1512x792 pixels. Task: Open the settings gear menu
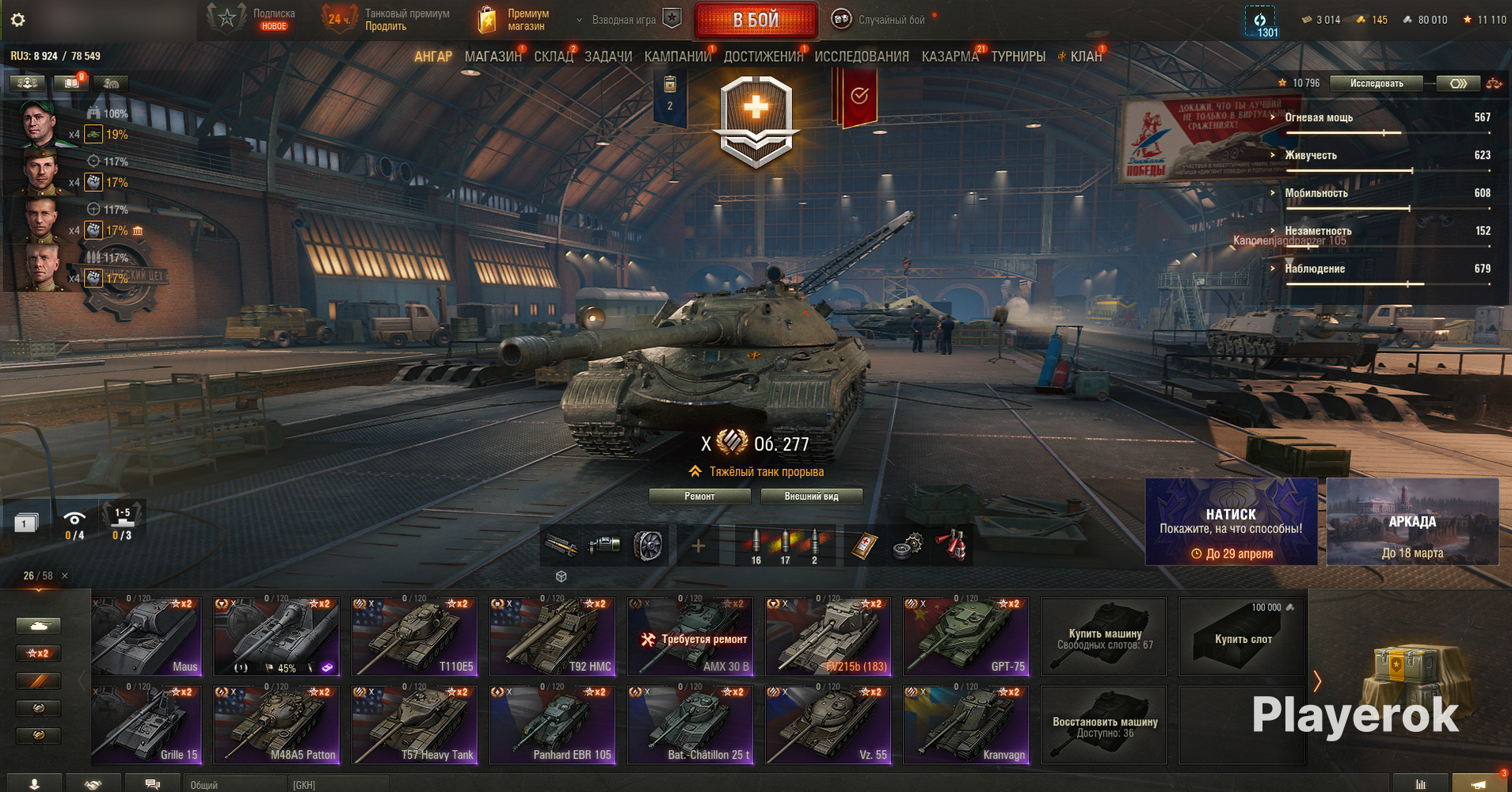click(x=17, y=20)
